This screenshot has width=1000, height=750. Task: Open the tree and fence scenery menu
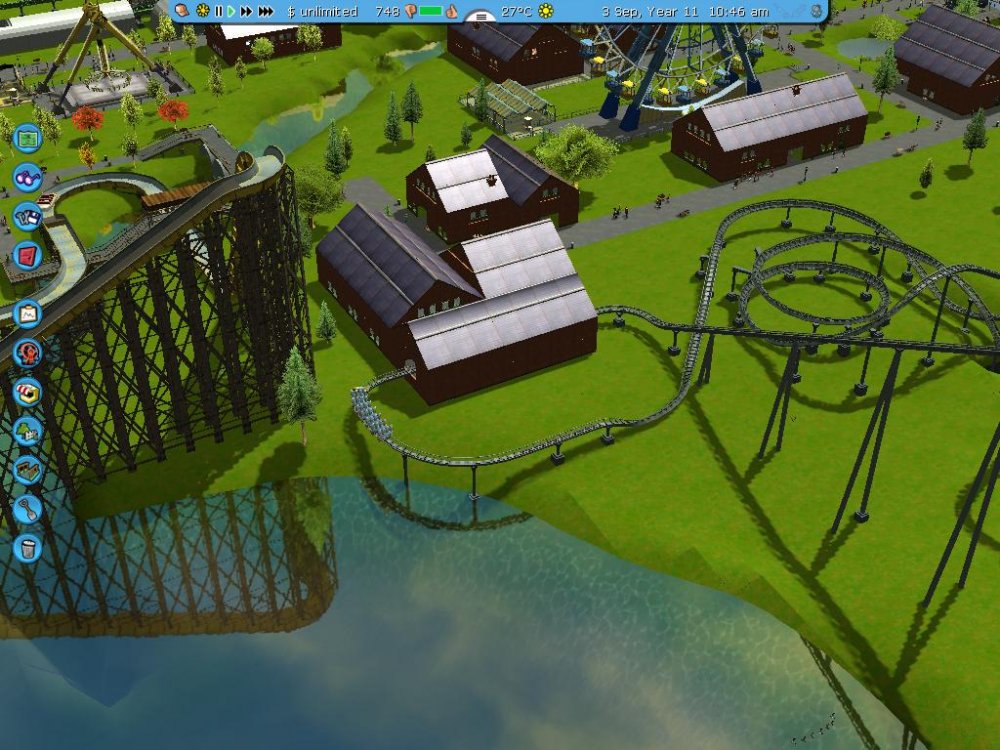27,431
